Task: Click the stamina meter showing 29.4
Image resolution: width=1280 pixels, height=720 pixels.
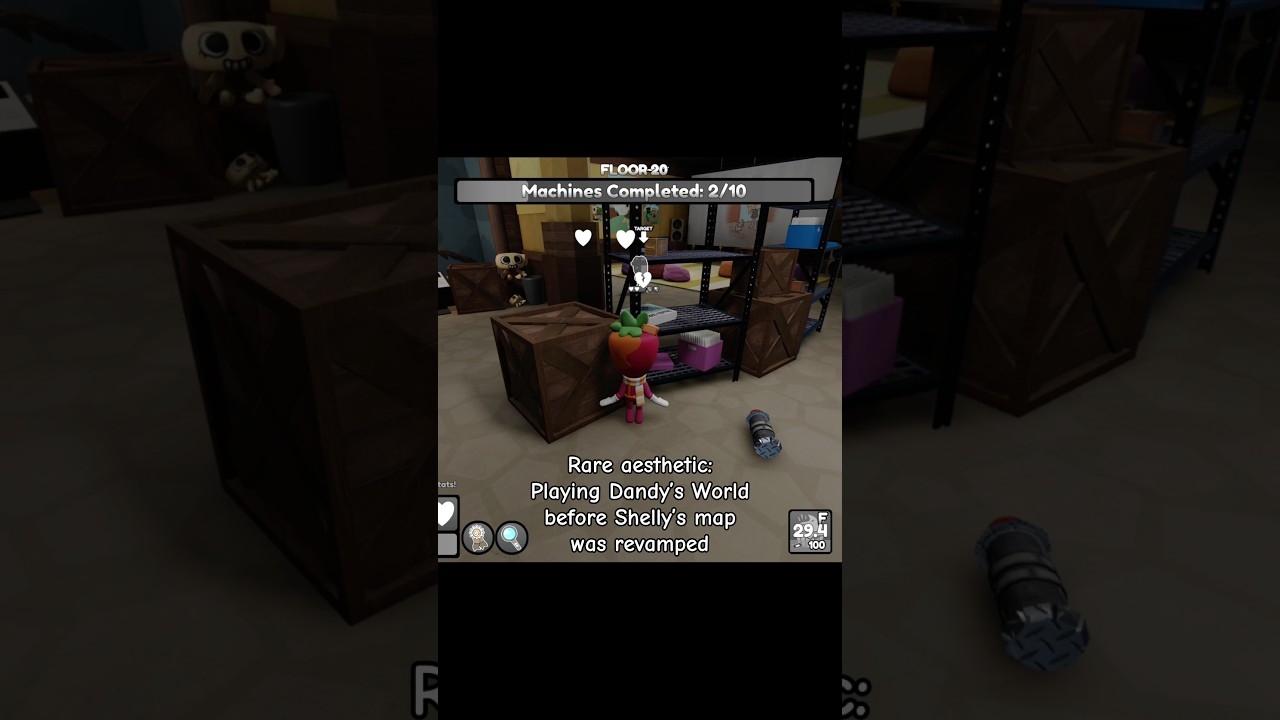Action: click(x=808, y=530)
